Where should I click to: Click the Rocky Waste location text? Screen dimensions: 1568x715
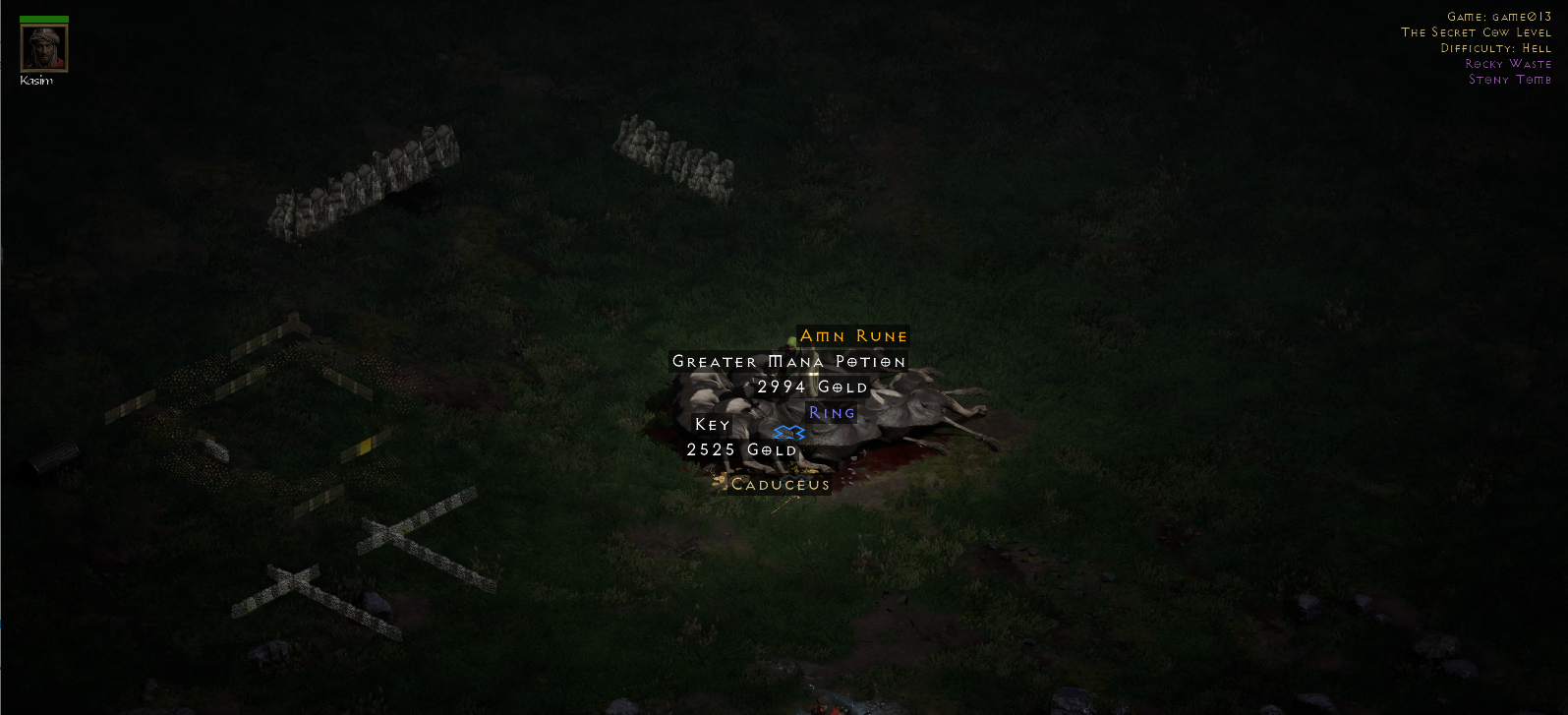click(x=1509, y=63)
